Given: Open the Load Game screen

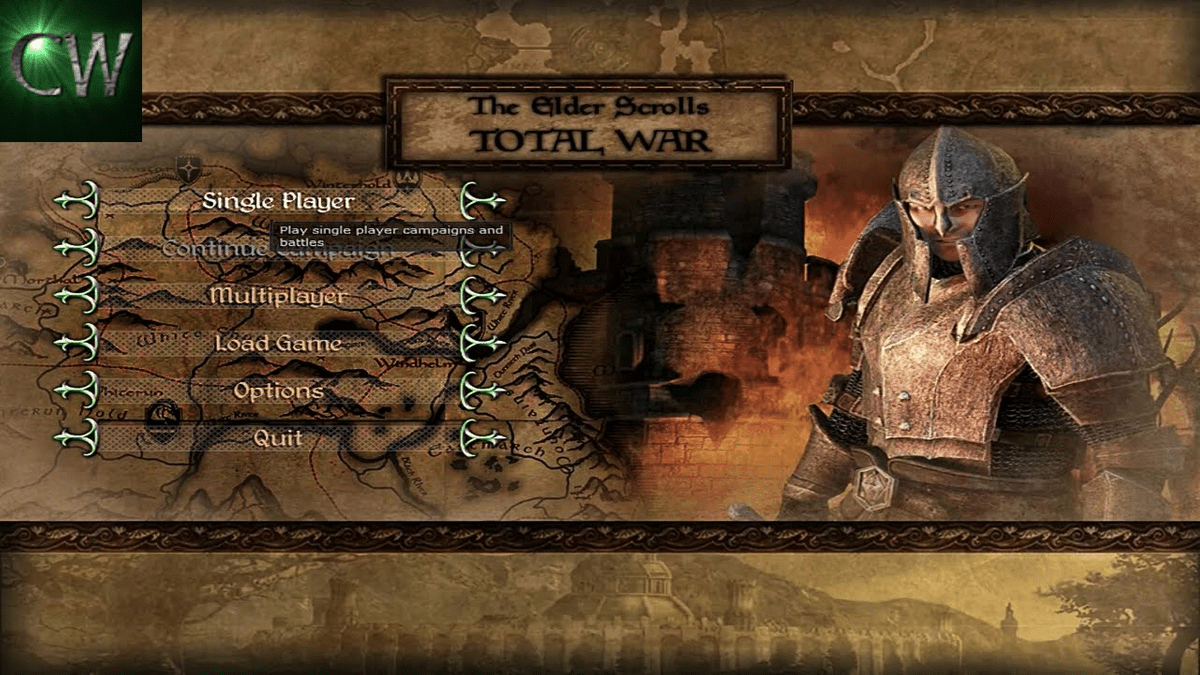Looking at the screenshot, I should (278, 343).
